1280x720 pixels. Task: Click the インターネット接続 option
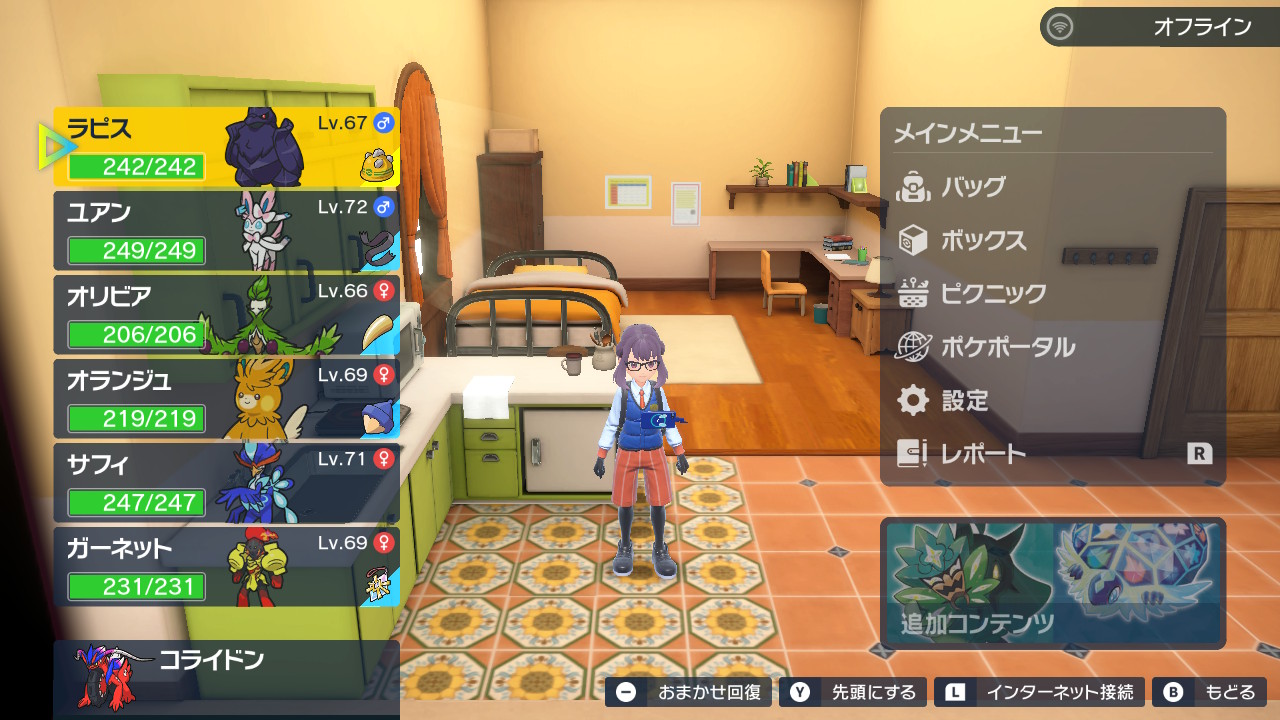(x=1040, y=692)
